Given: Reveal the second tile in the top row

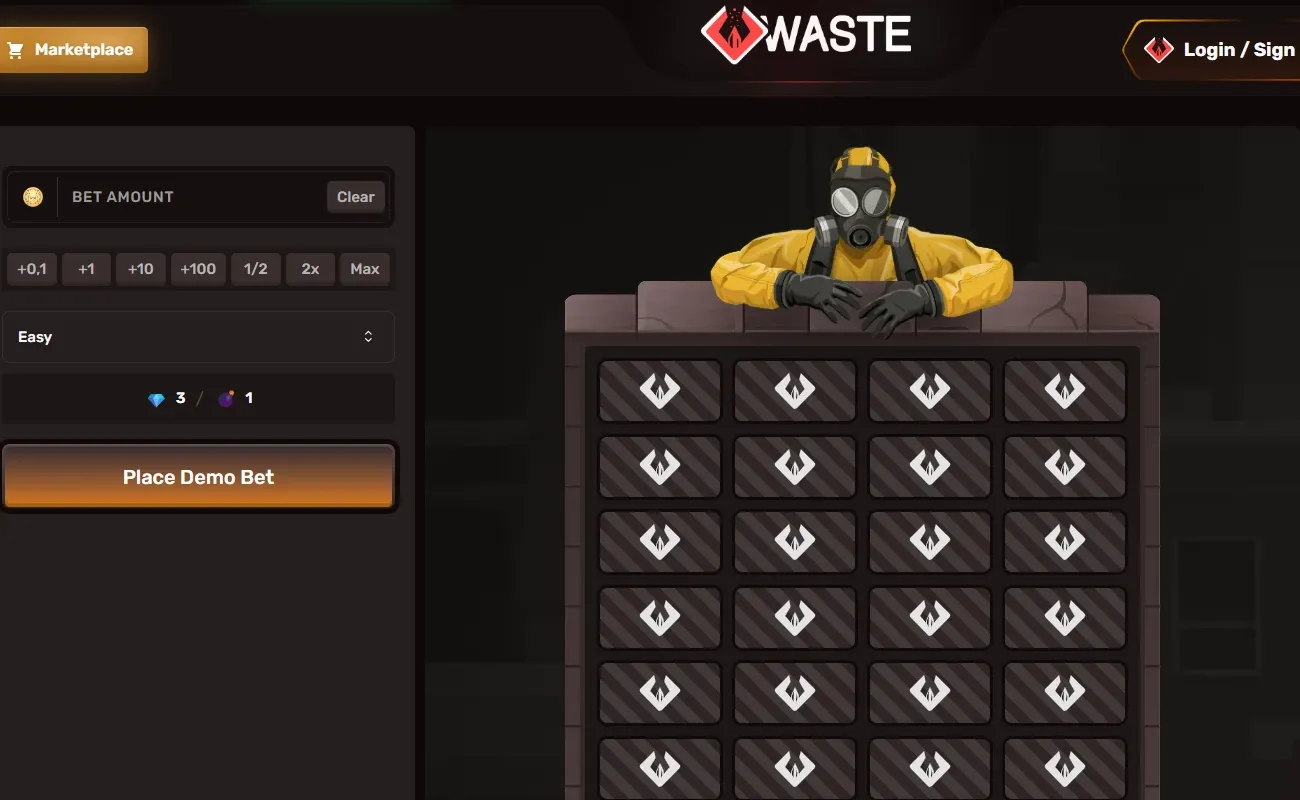Looking at the screenshot, I should (x=794, y=391).
